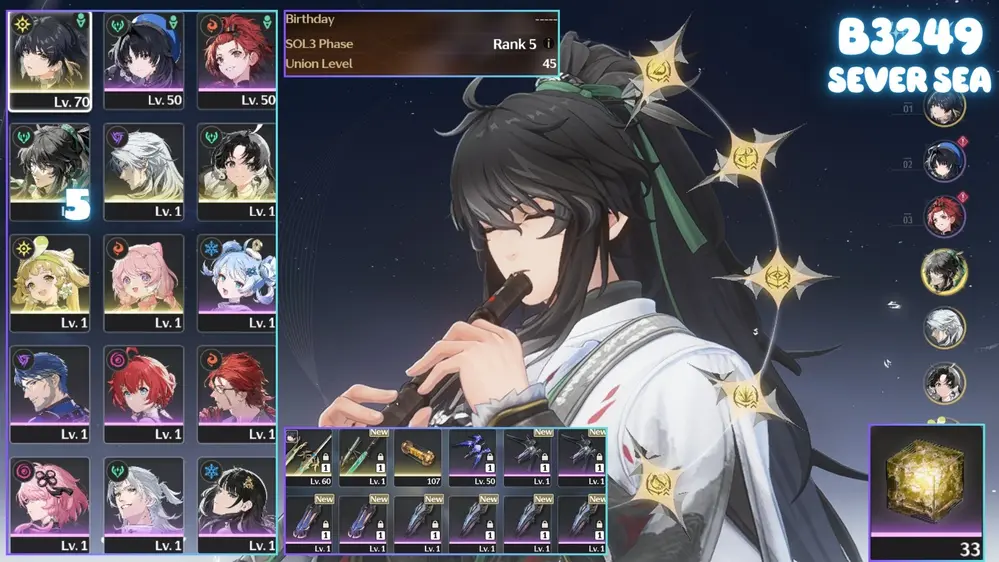Select the round gold-ringed portrait in the side list
This screenshot has height=562, width=999.
943,272
